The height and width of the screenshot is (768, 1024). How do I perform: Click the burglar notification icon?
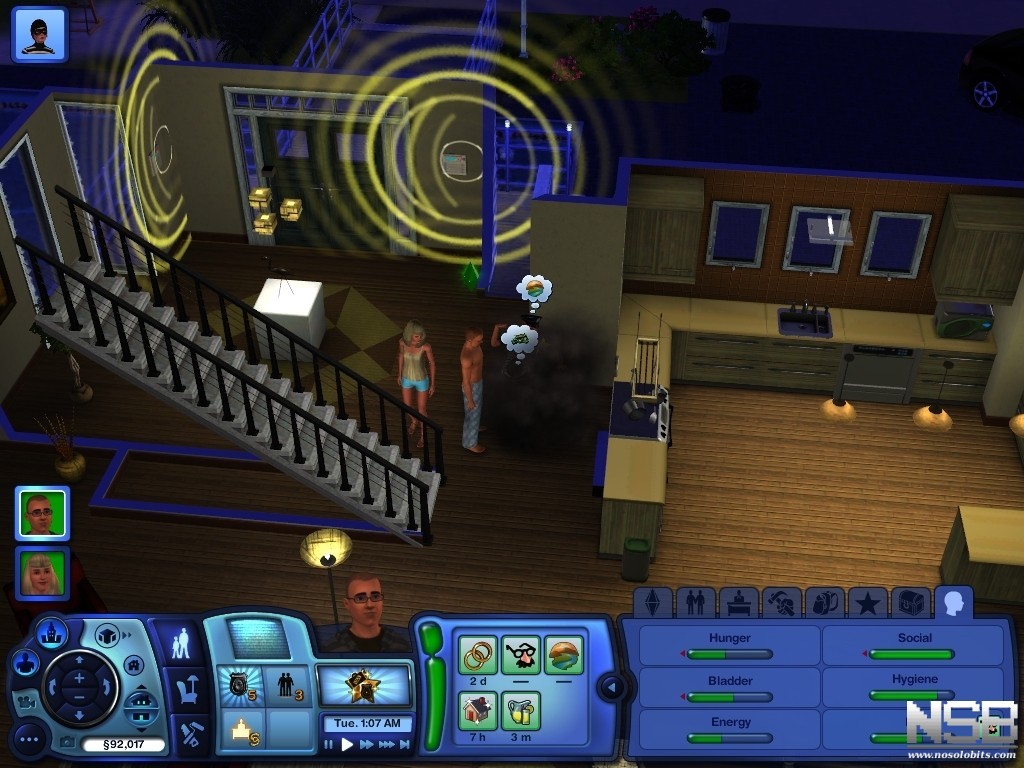pyautogui.click(x=39, y=34)
